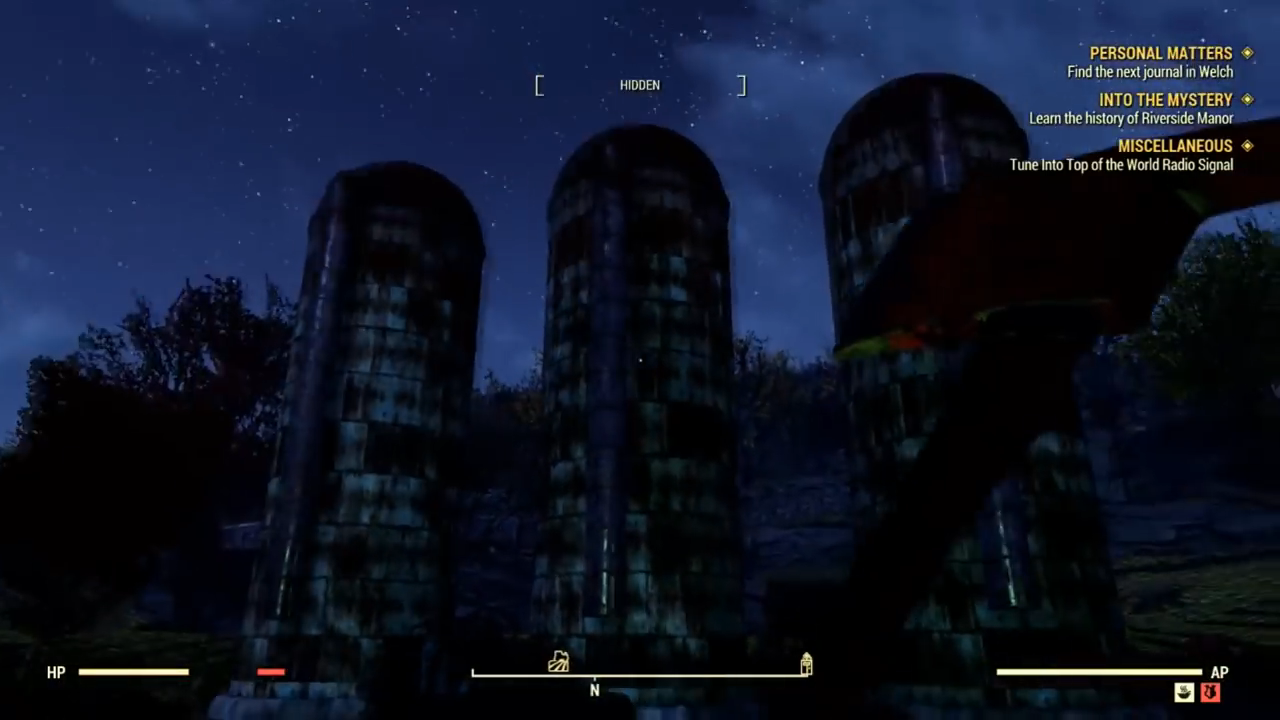
Task: Choose the Miscellaneous objective in the tracker
Action: point(1174,146)
